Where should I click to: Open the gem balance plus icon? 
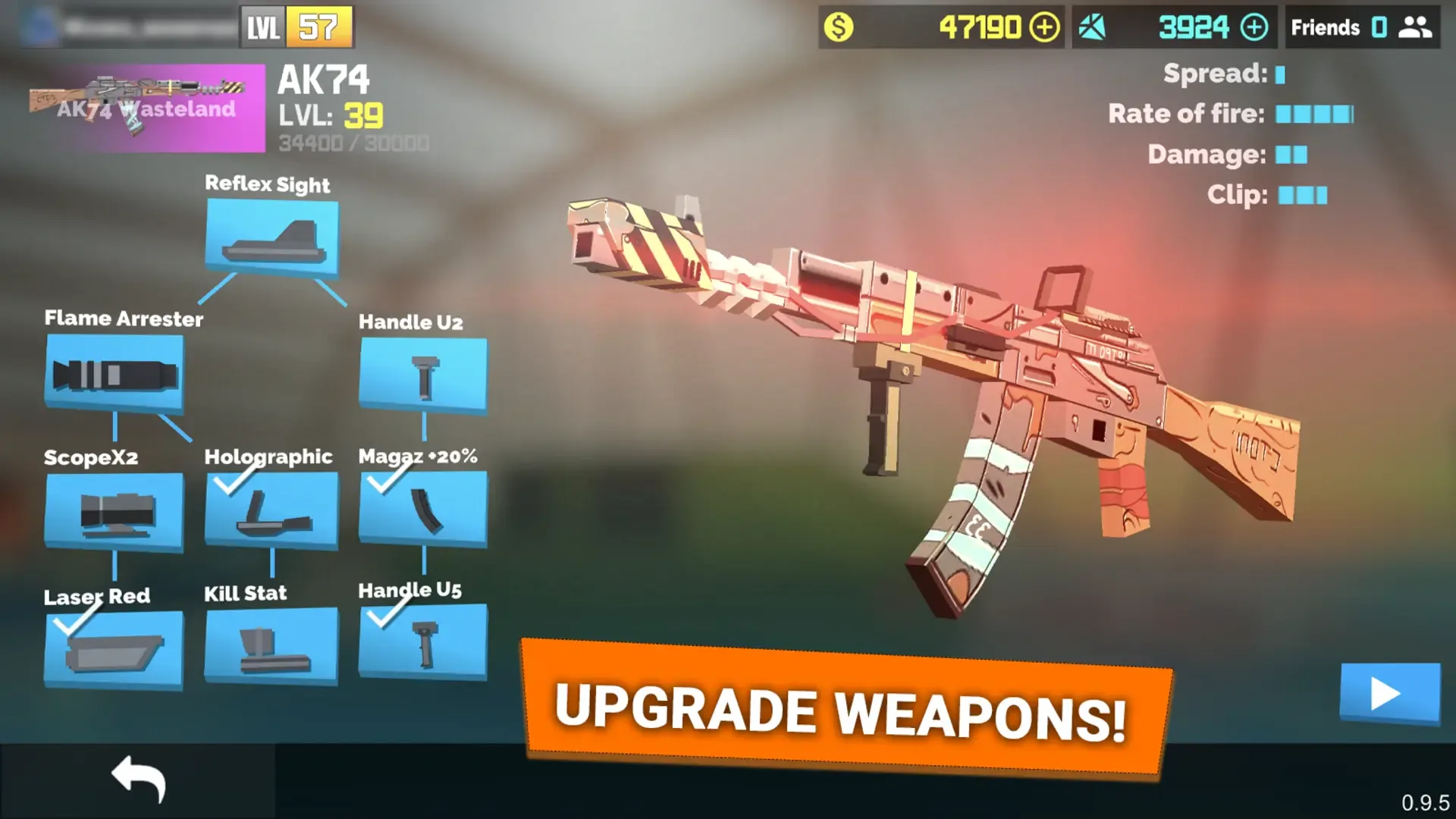(1255, 27)
